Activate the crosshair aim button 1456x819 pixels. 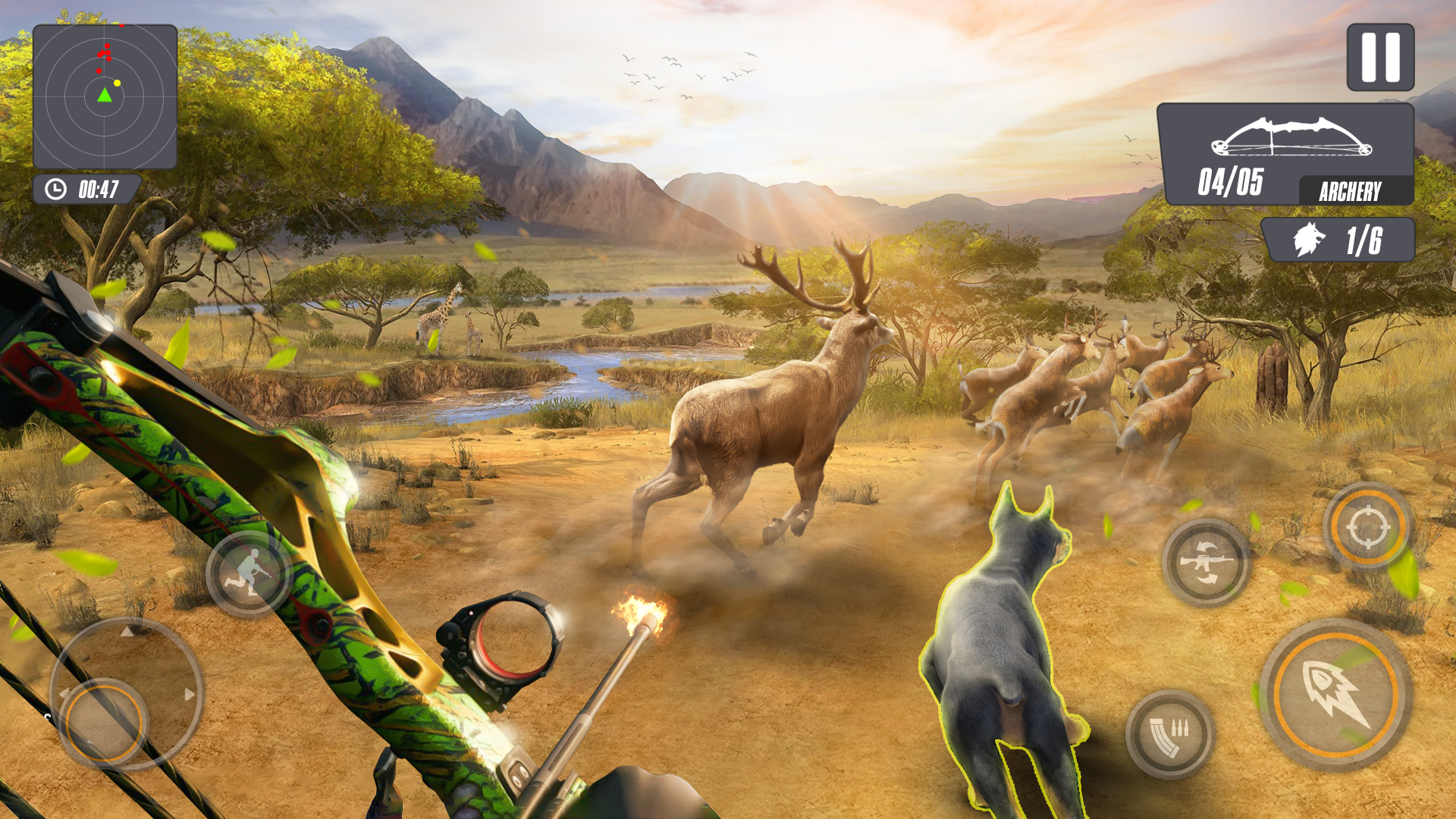[1367, 527]
